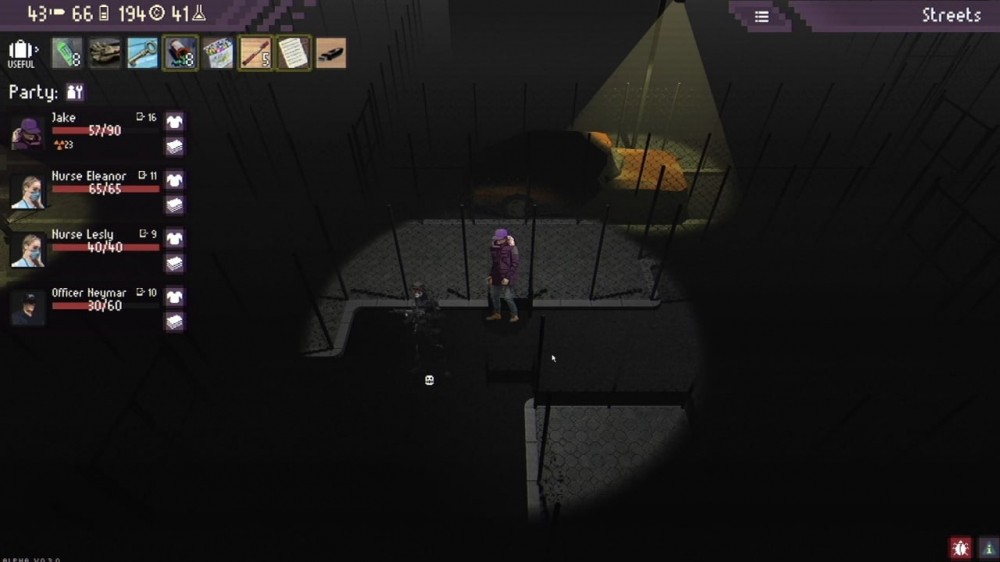This screenshot has width=1000, height=562.
Task: Select the USB flash drive slot
Action: point(331,53)
